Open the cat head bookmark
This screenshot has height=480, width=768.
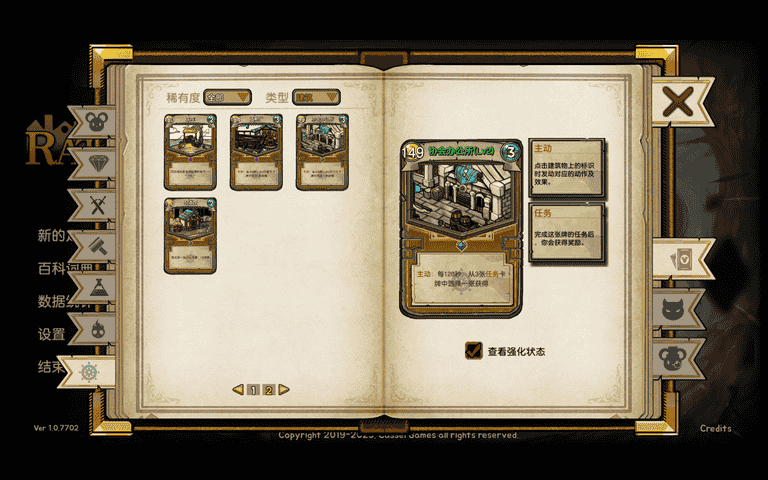(x=683, y=308)
